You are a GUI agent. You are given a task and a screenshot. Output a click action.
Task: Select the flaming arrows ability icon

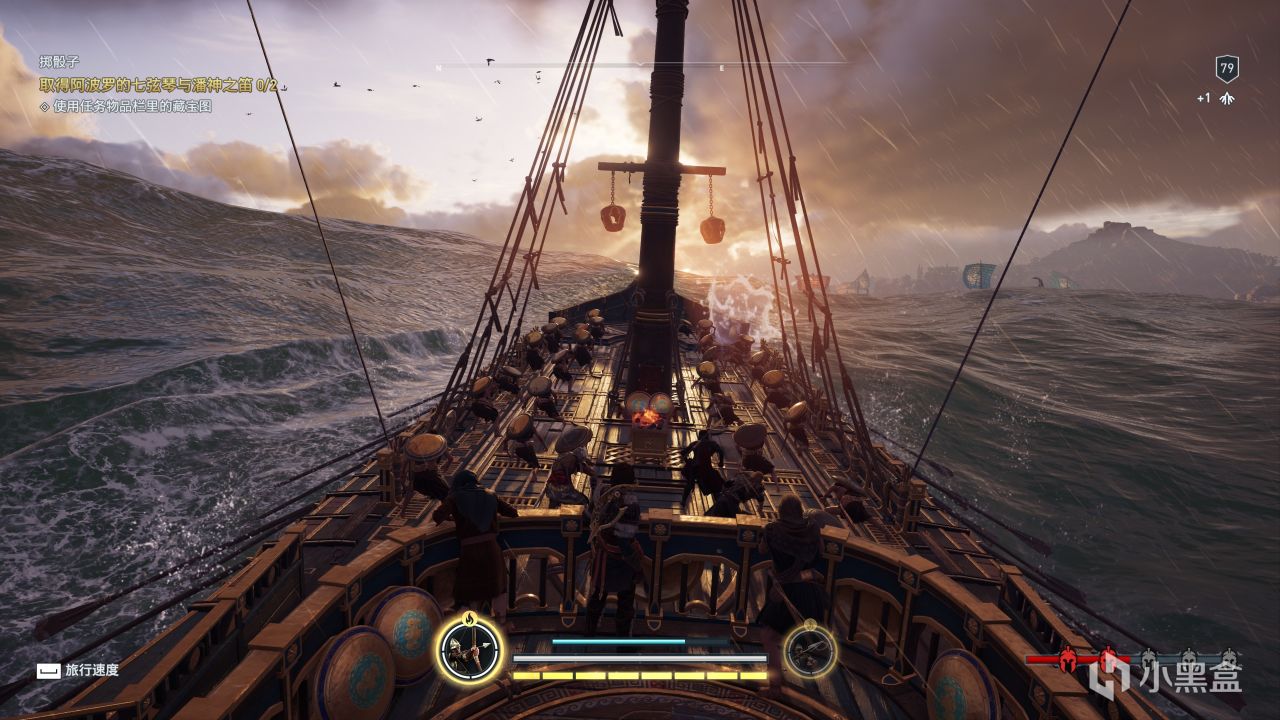470,650
